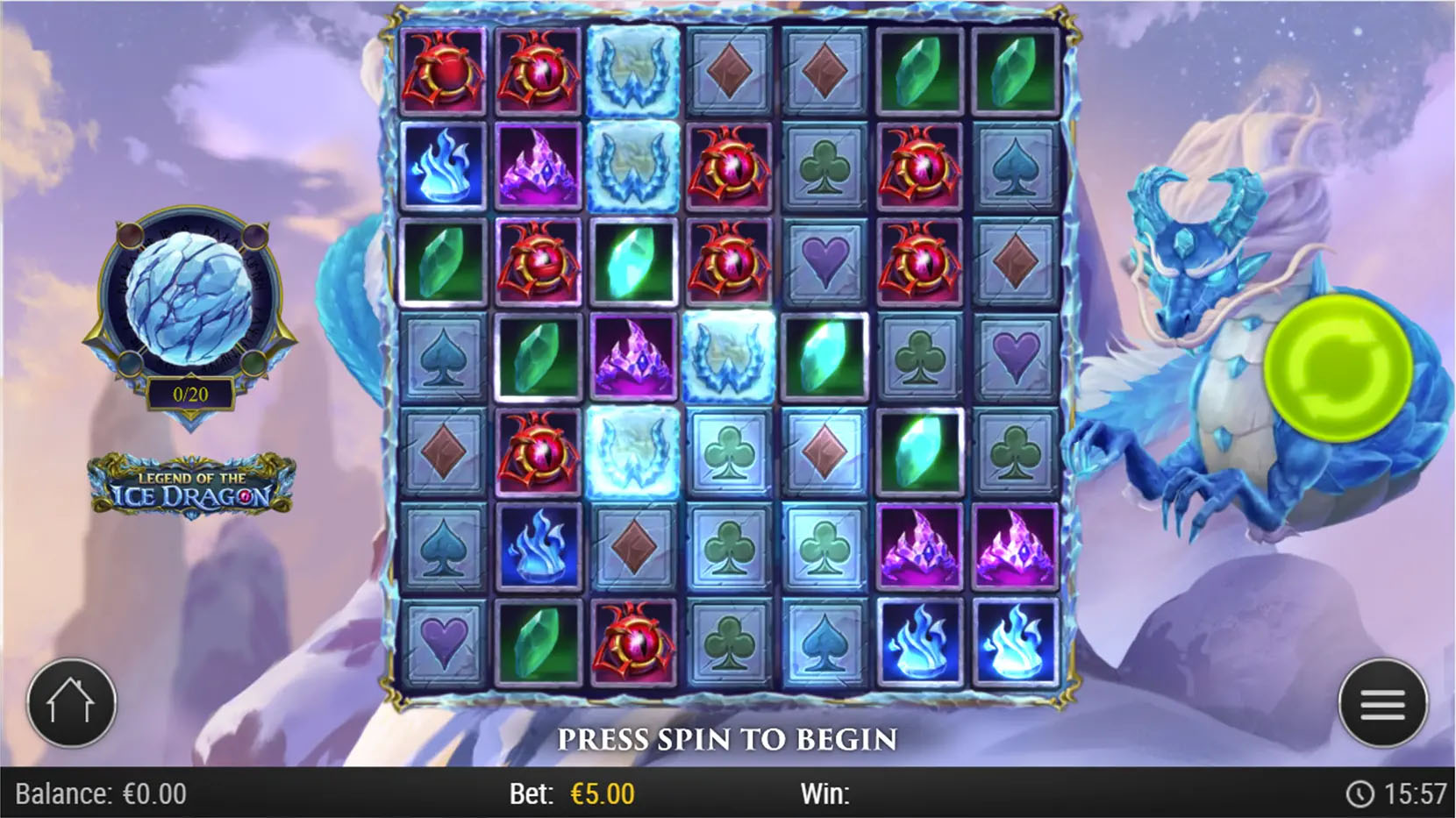Click the Home button

[x=73, y=703]
